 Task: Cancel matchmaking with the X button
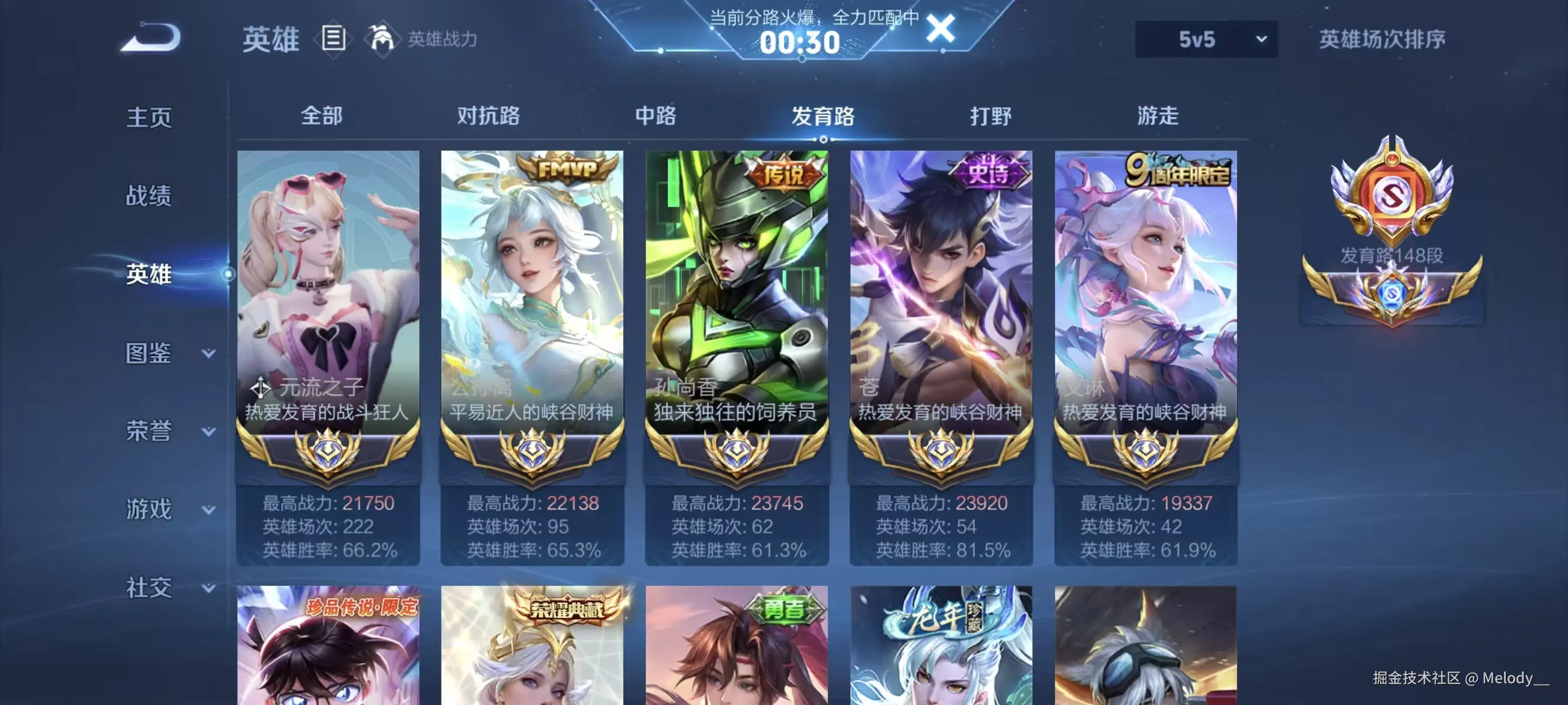coord(942,30)
